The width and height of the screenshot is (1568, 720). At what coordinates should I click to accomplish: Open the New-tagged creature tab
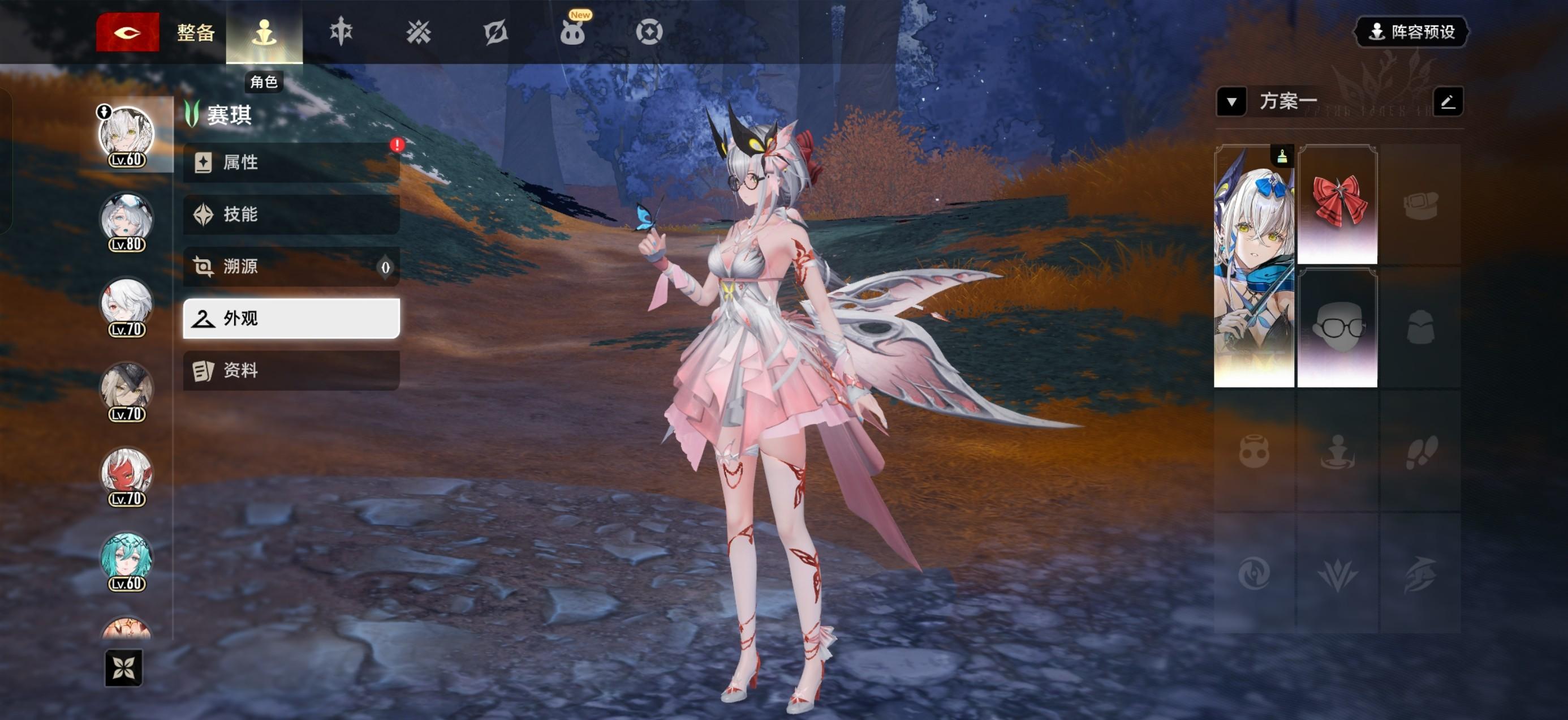pyautogui.click(x=572, y=32)
